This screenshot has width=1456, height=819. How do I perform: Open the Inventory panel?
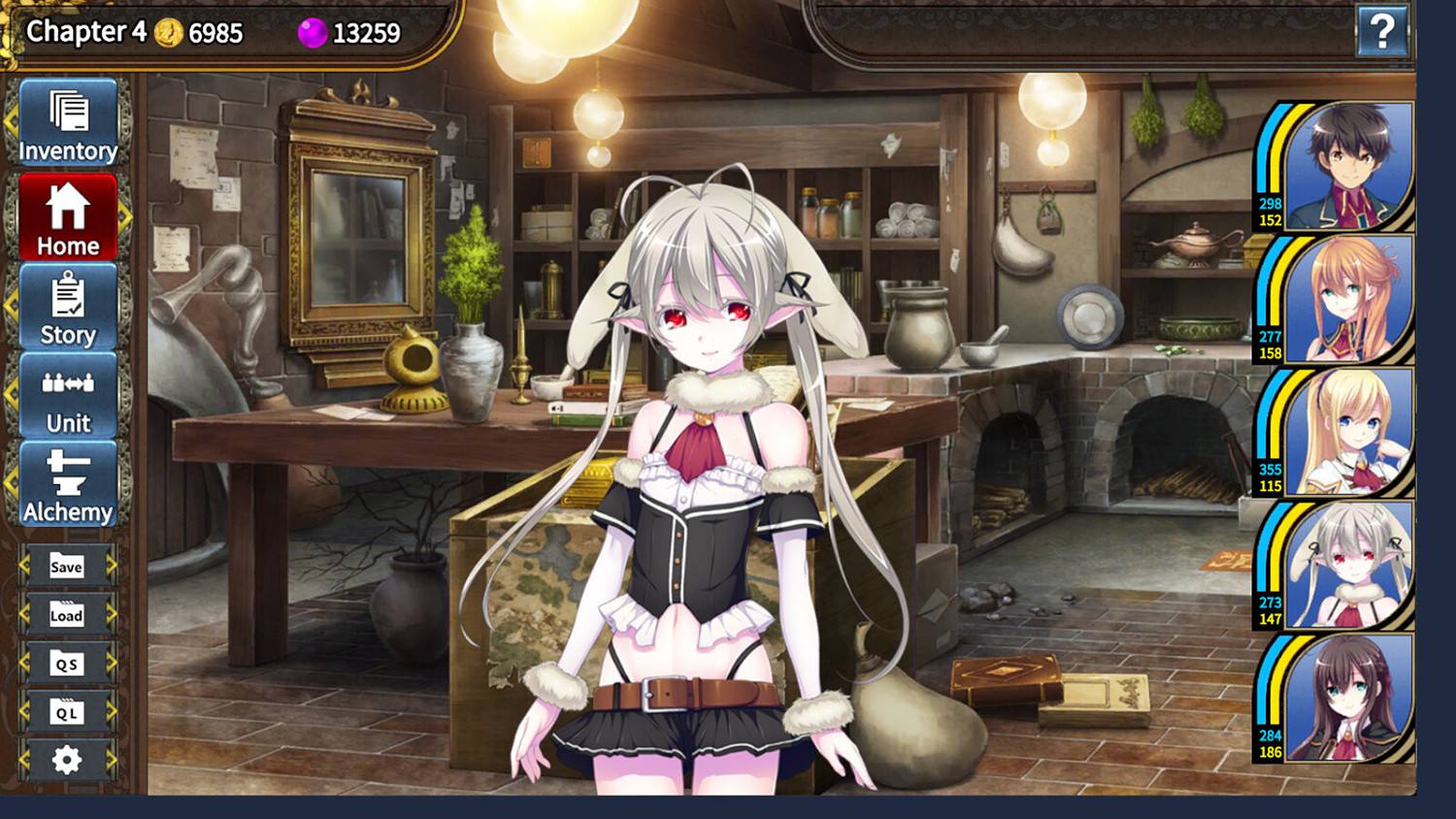[67, 121]
